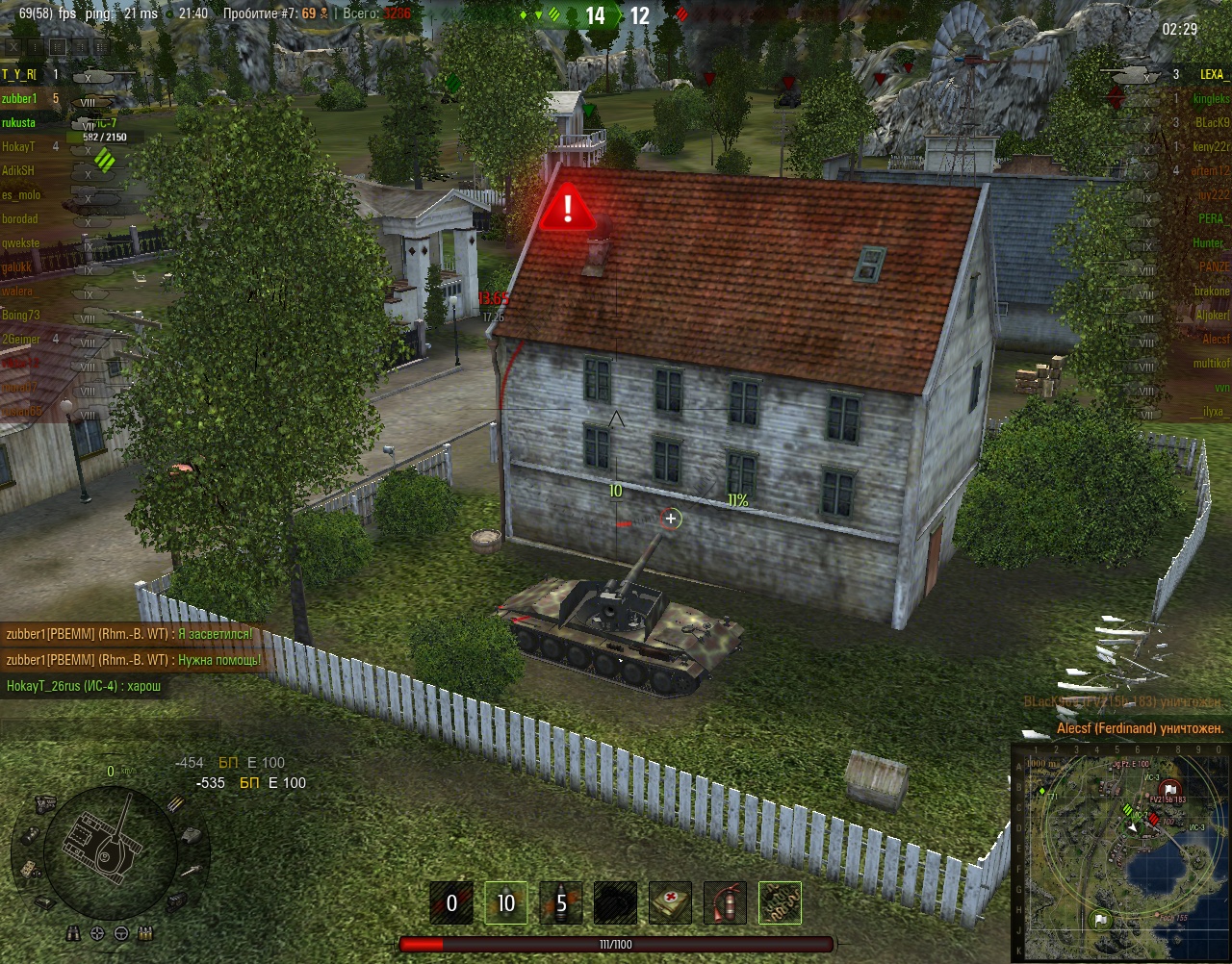The height and width of the screenshot is (964, 1232).
Task: Activate the camouflage net slot in the hotbar
Action: click(780, 903)
